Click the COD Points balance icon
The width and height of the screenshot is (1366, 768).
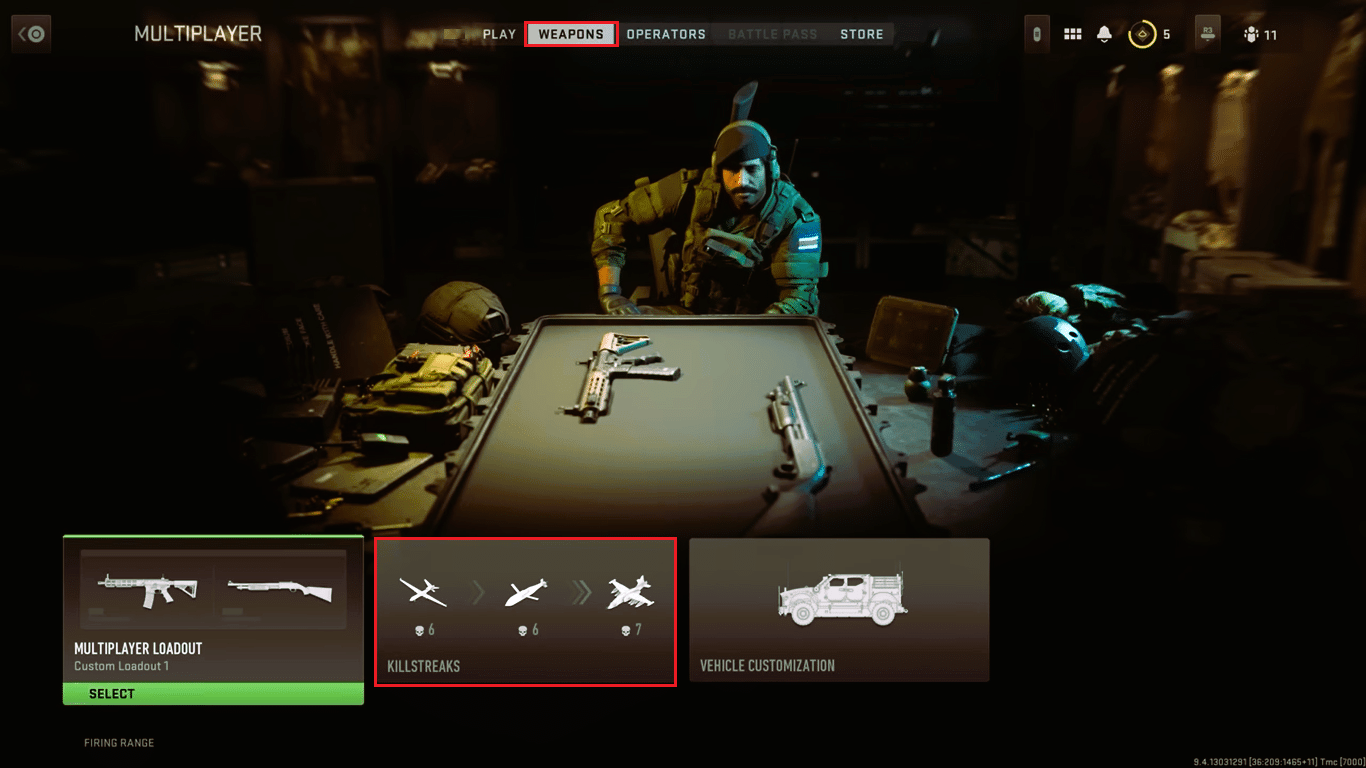(1143, 33)
